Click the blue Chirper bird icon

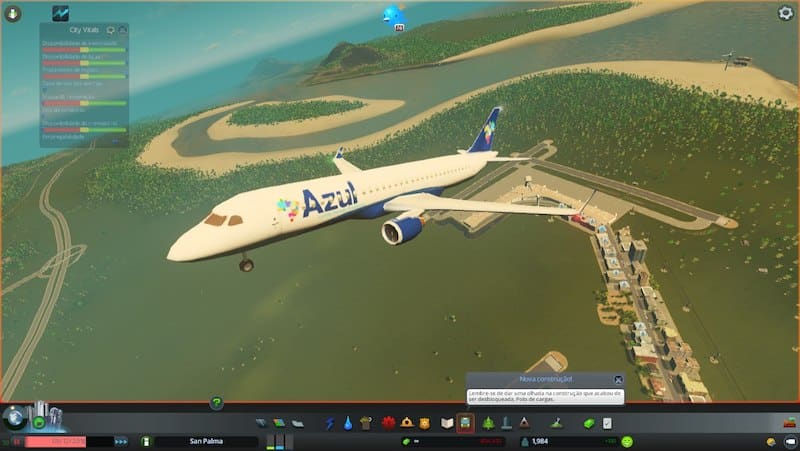point(394,15)
